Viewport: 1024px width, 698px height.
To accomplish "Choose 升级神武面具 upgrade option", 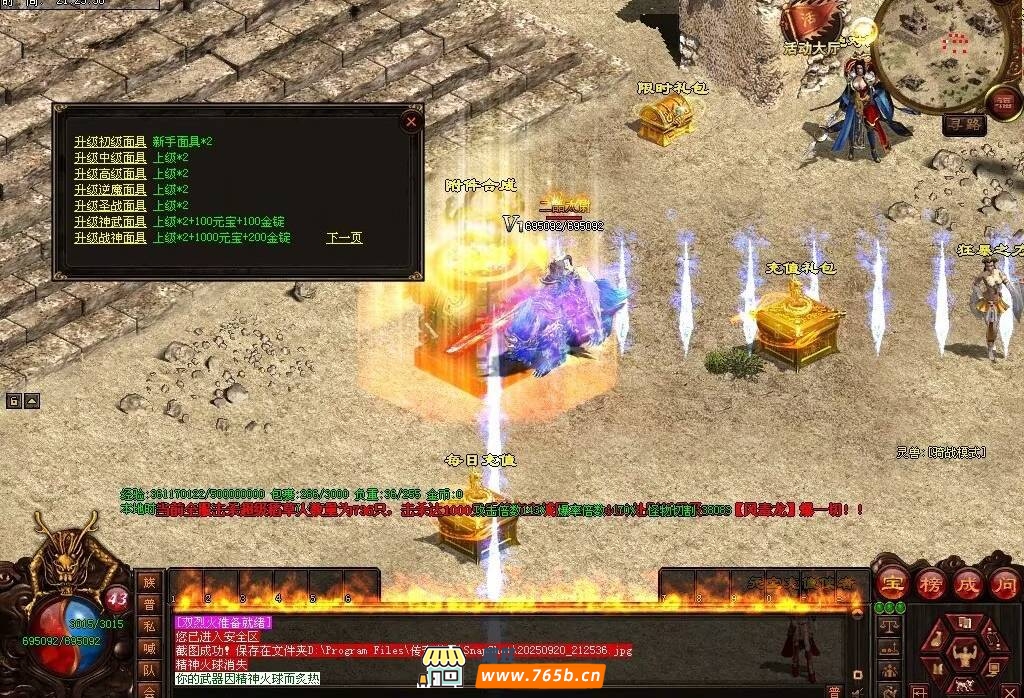I will [110, 222].
